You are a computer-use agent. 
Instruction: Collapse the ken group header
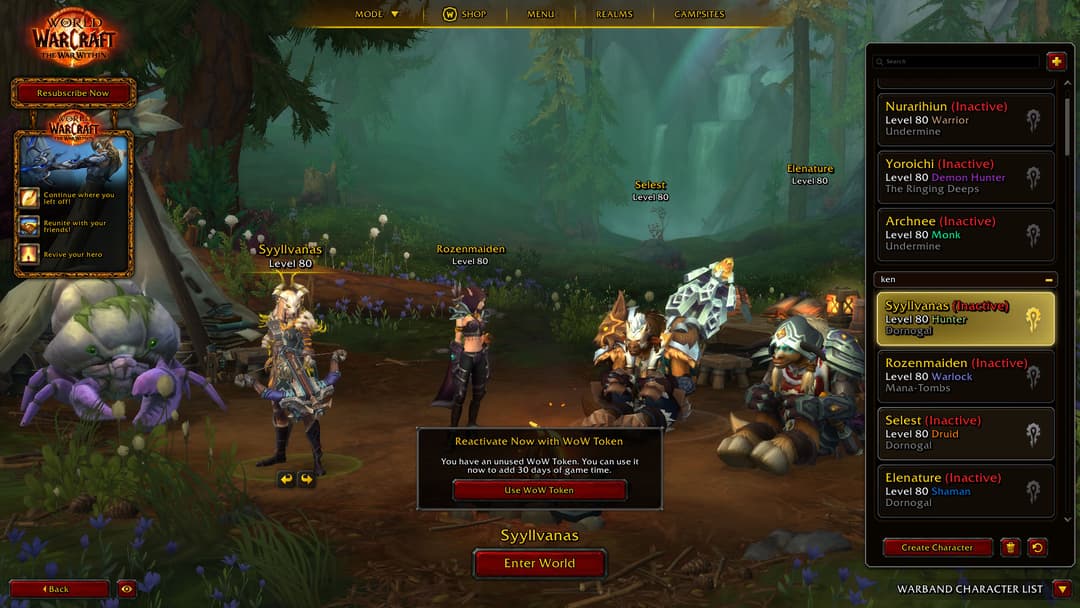[x=1048, y=280]
